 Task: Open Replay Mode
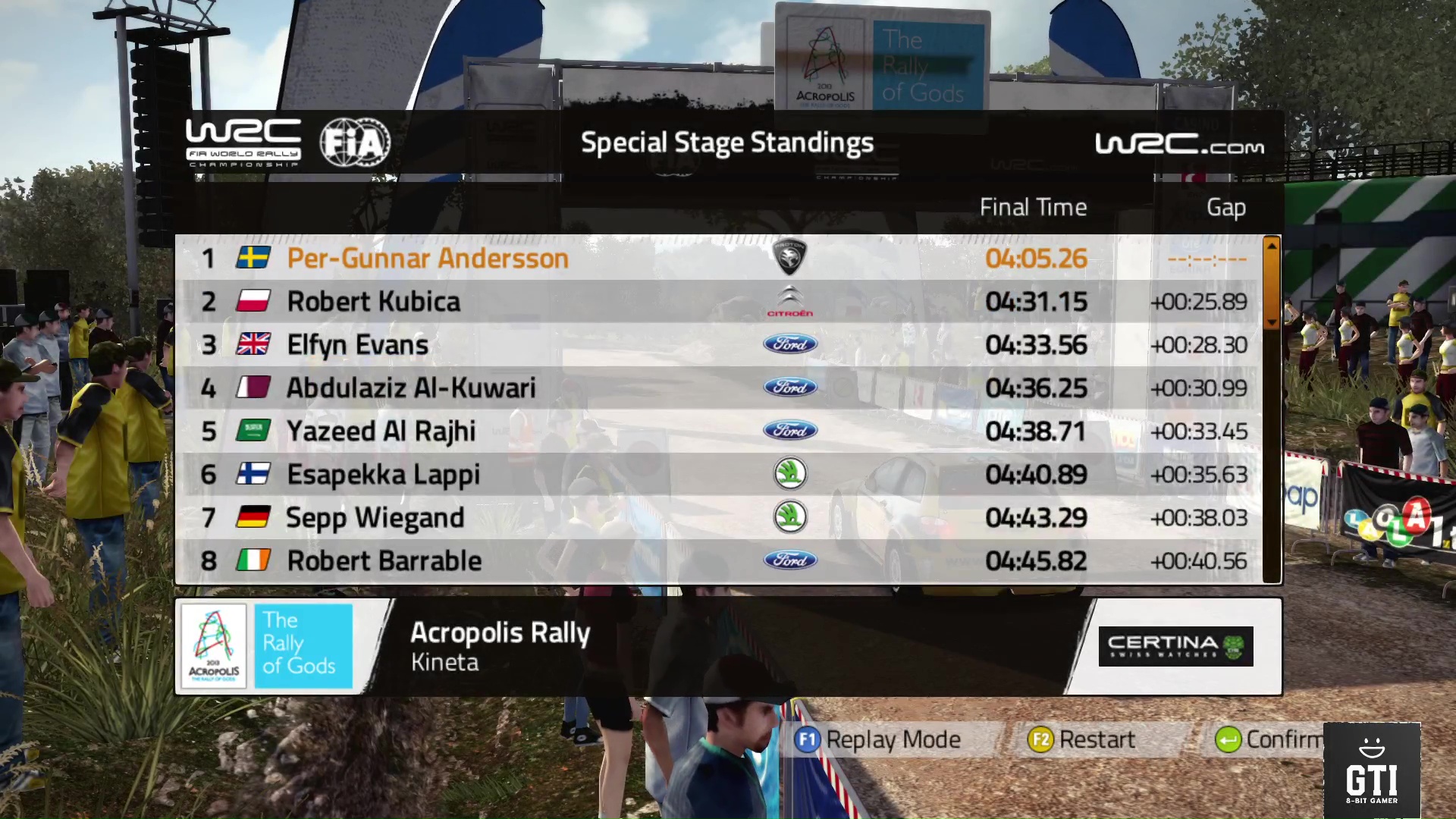coord(878,739)
